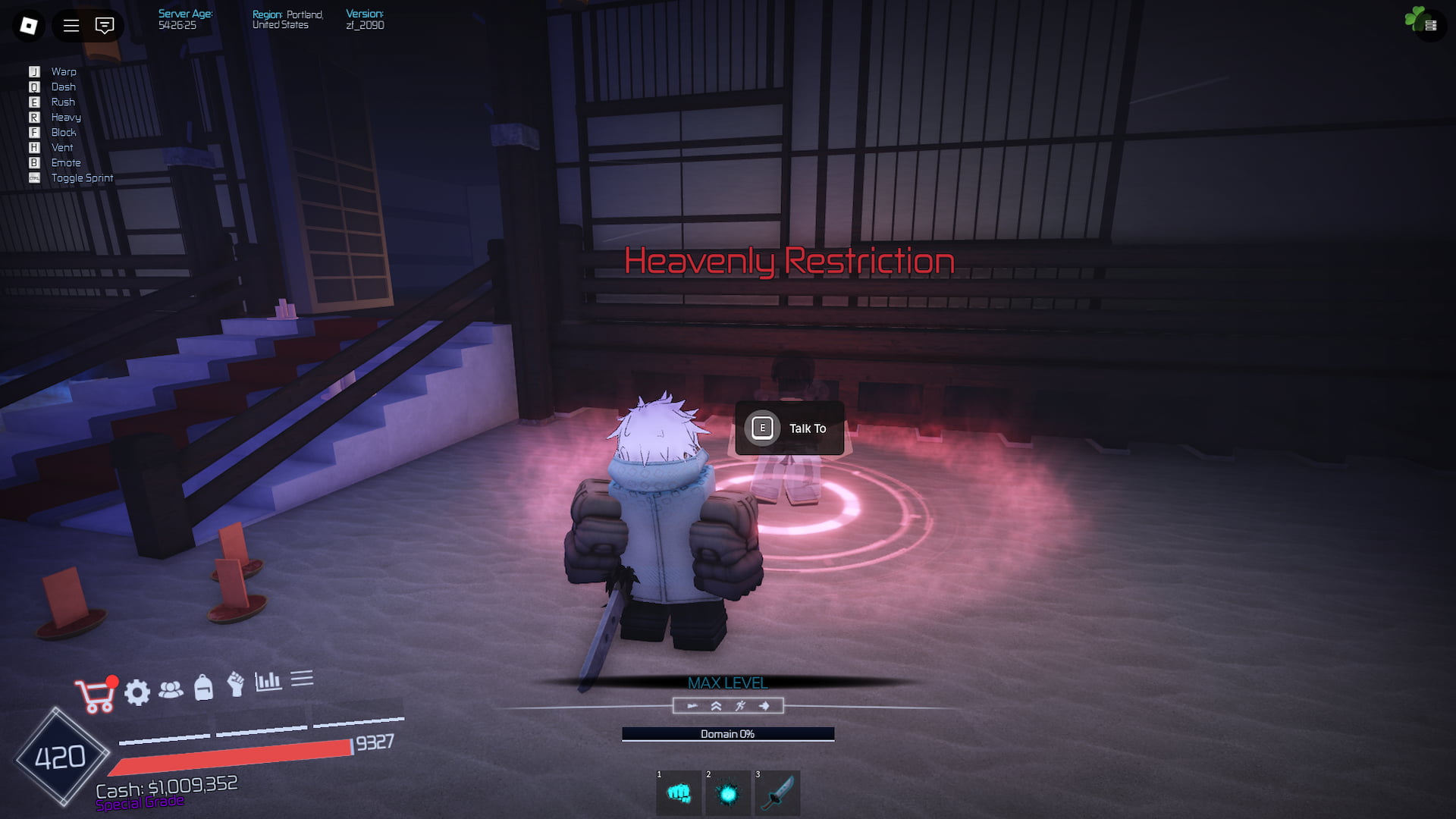
Task: Click the green clover icon top right
Action: click(1415, 17)
